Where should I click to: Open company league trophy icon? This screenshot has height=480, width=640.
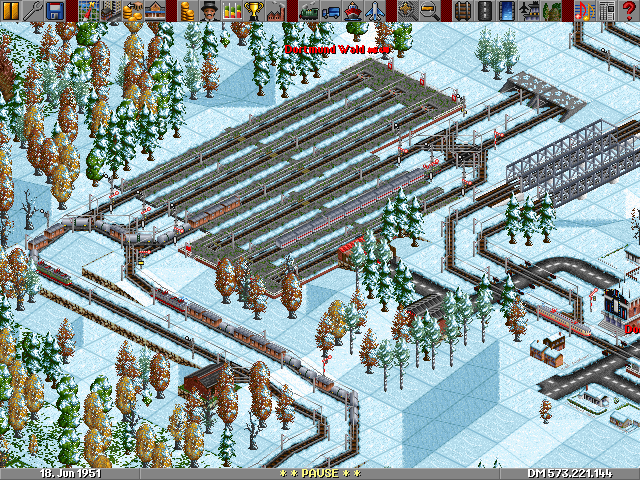(255, 10)
